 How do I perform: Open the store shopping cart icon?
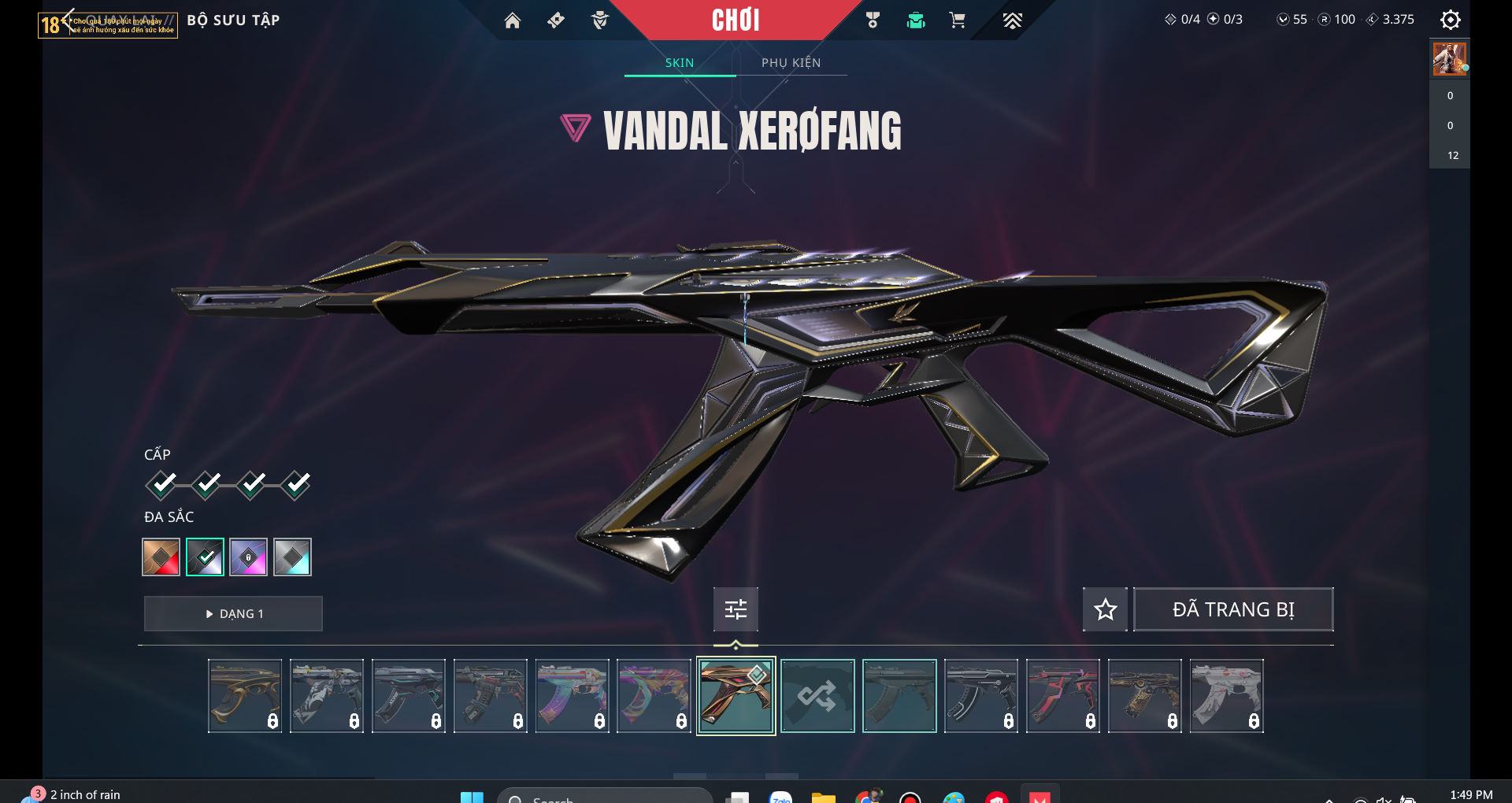[958, 20]
